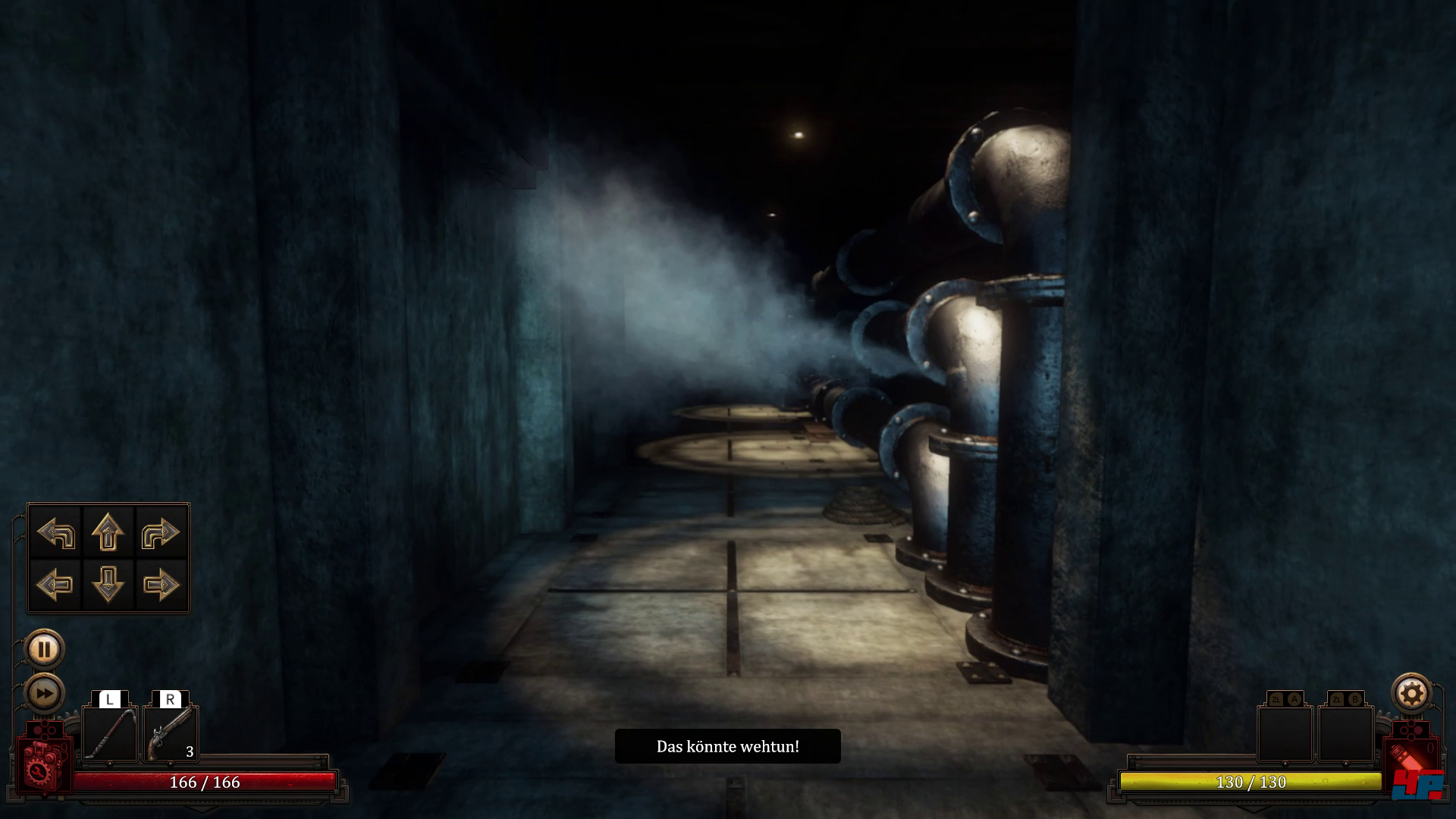Activate the fast-forward button
The width and height of the screenshot is (1456, 819).
44,693
